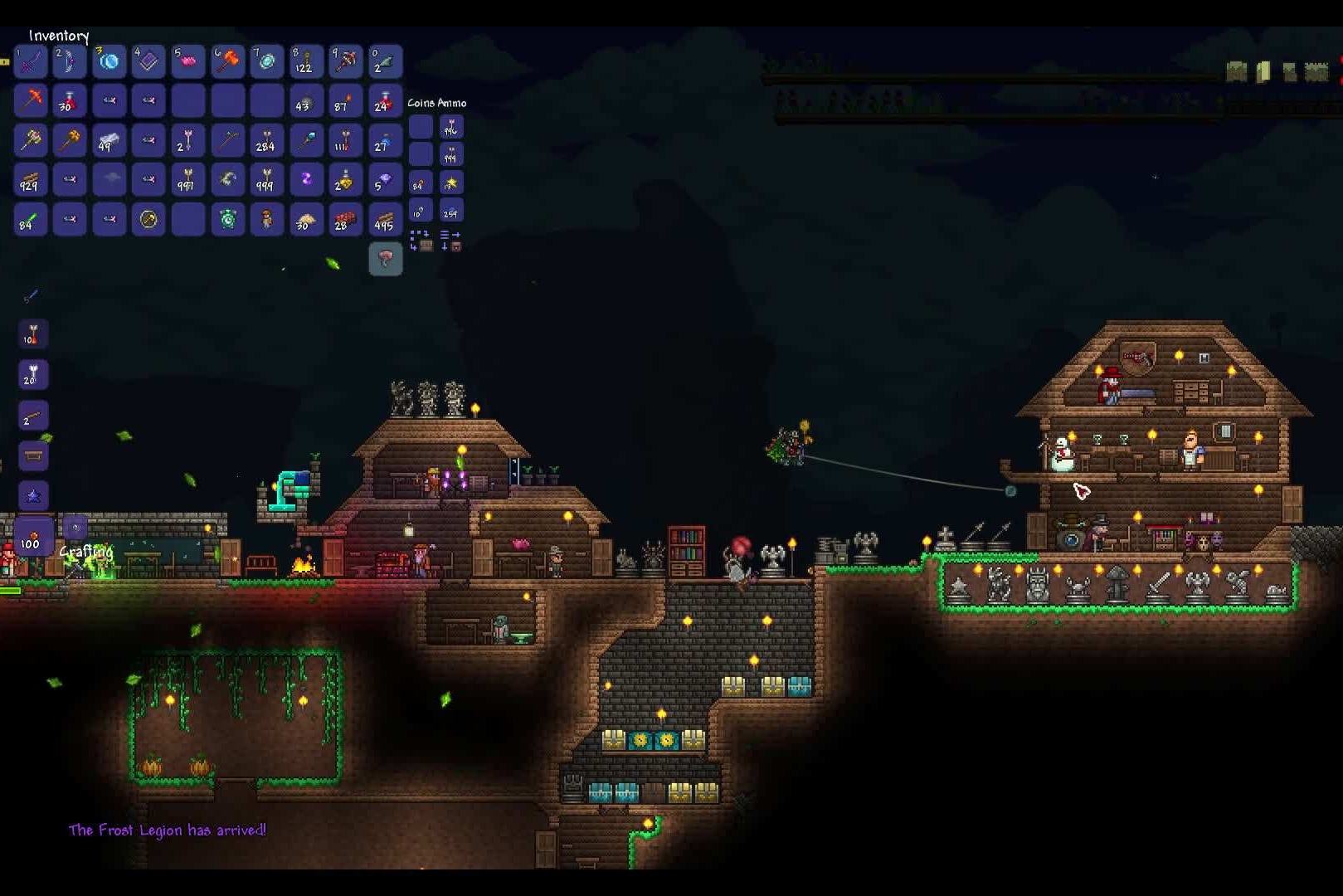Open the trash slot below the inventory

(385, 259)
